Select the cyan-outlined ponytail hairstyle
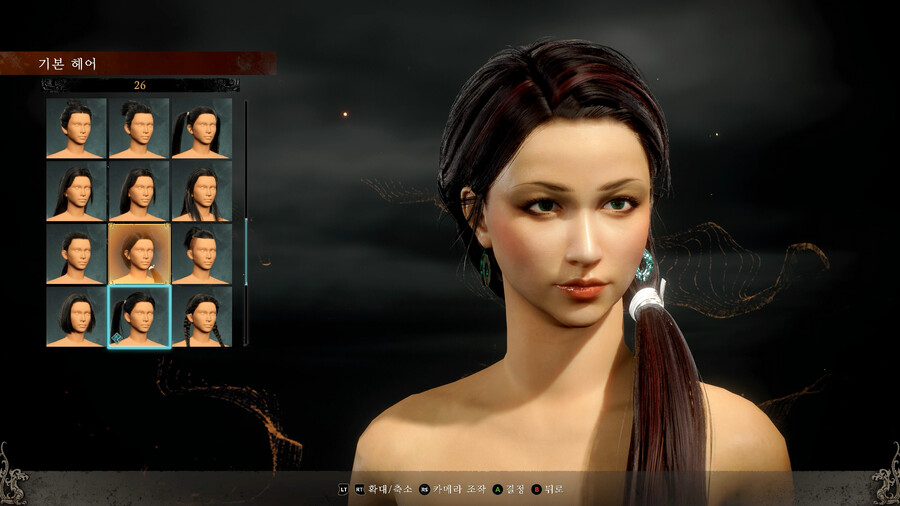 [139, 316]
